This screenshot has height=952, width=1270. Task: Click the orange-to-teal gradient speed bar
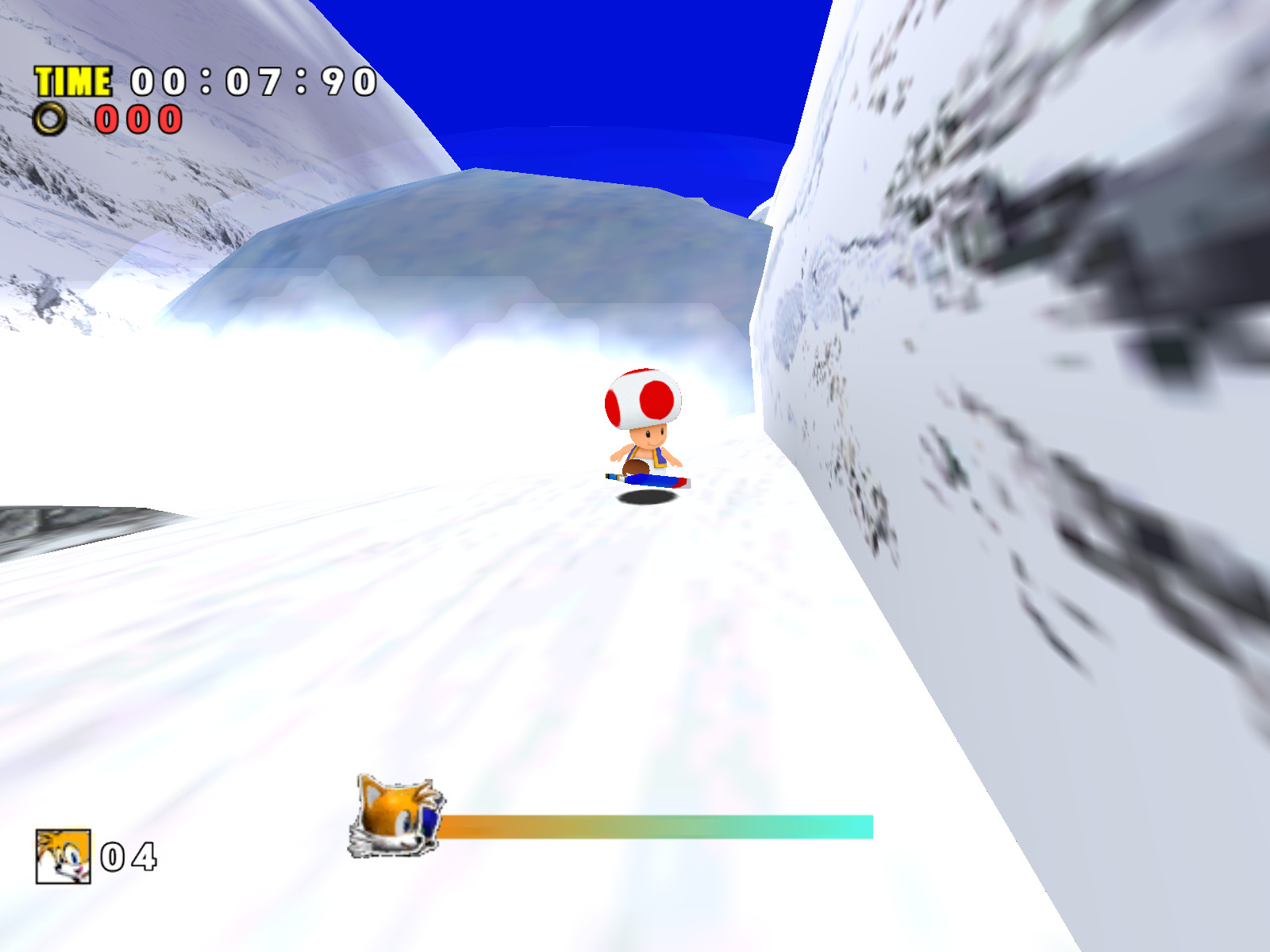[x=659, y=825]
